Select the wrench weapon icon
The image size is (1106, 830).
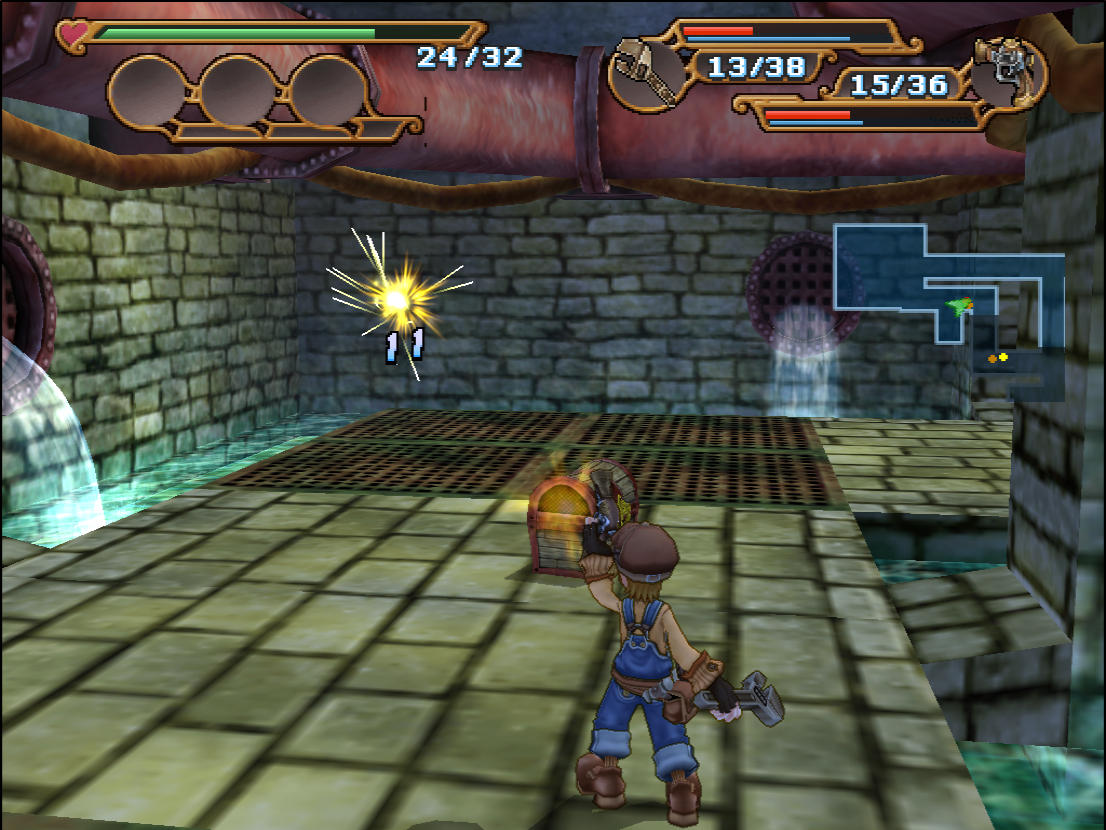tap(641, 71)
